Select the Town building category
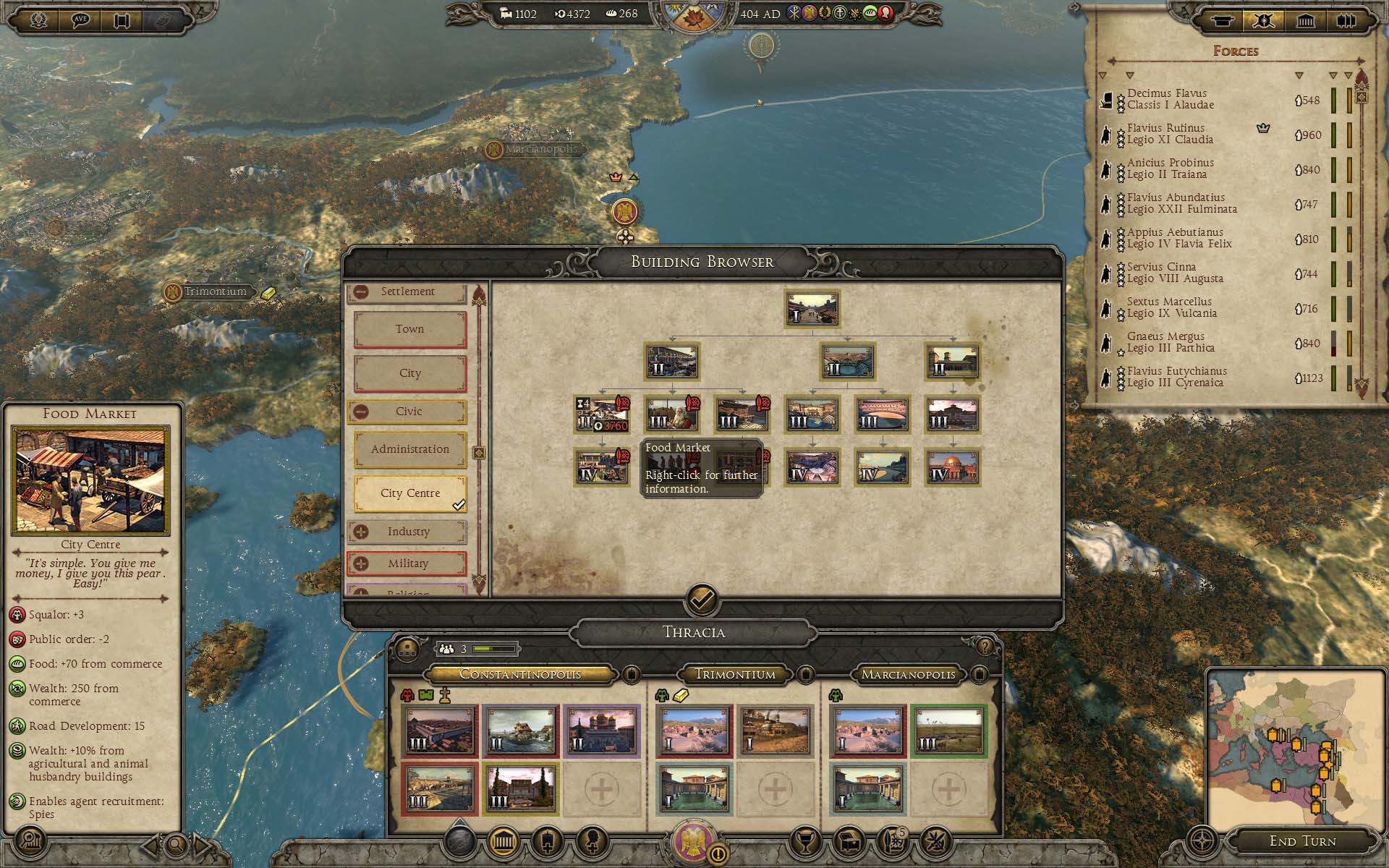The width and height of the screenshot is (1389, 868). coord(409,329)
